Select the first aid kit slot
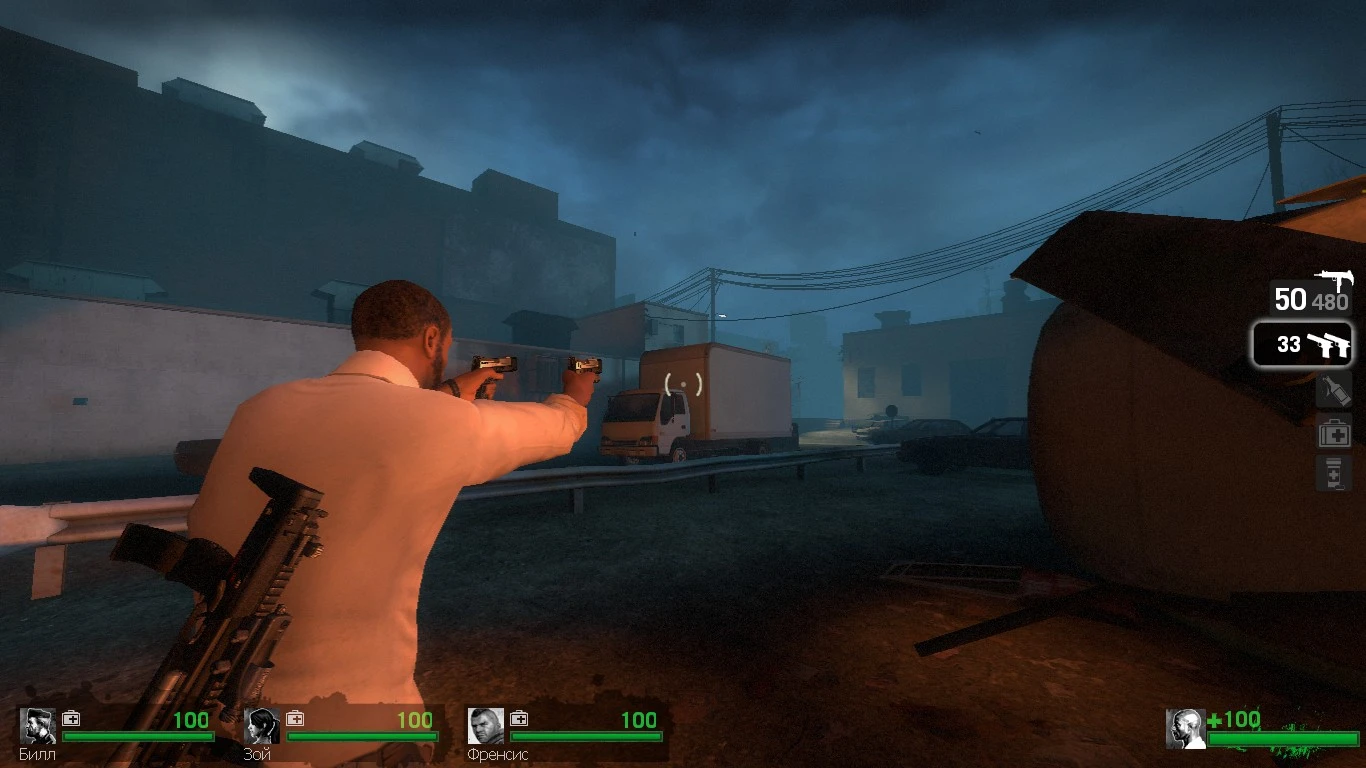 pyautogui.click(x=1335, y=432)
